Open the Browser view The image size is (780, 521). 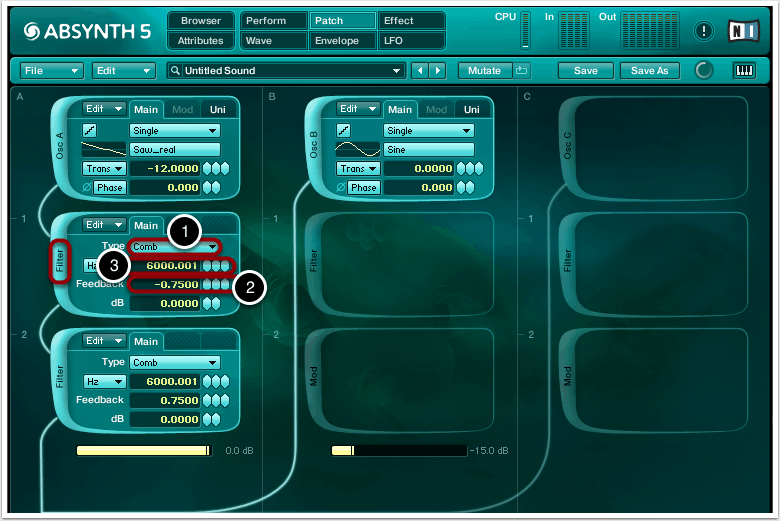(x=201, y=21)
